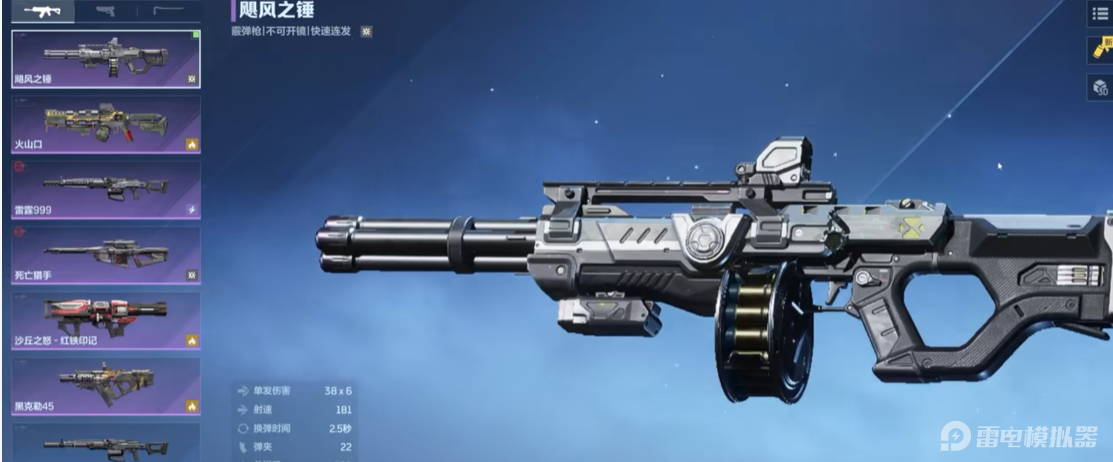This screenshot has height=462, width=1113.
Task: Choose the 火山口 weapon in the list
Action: 105,124
